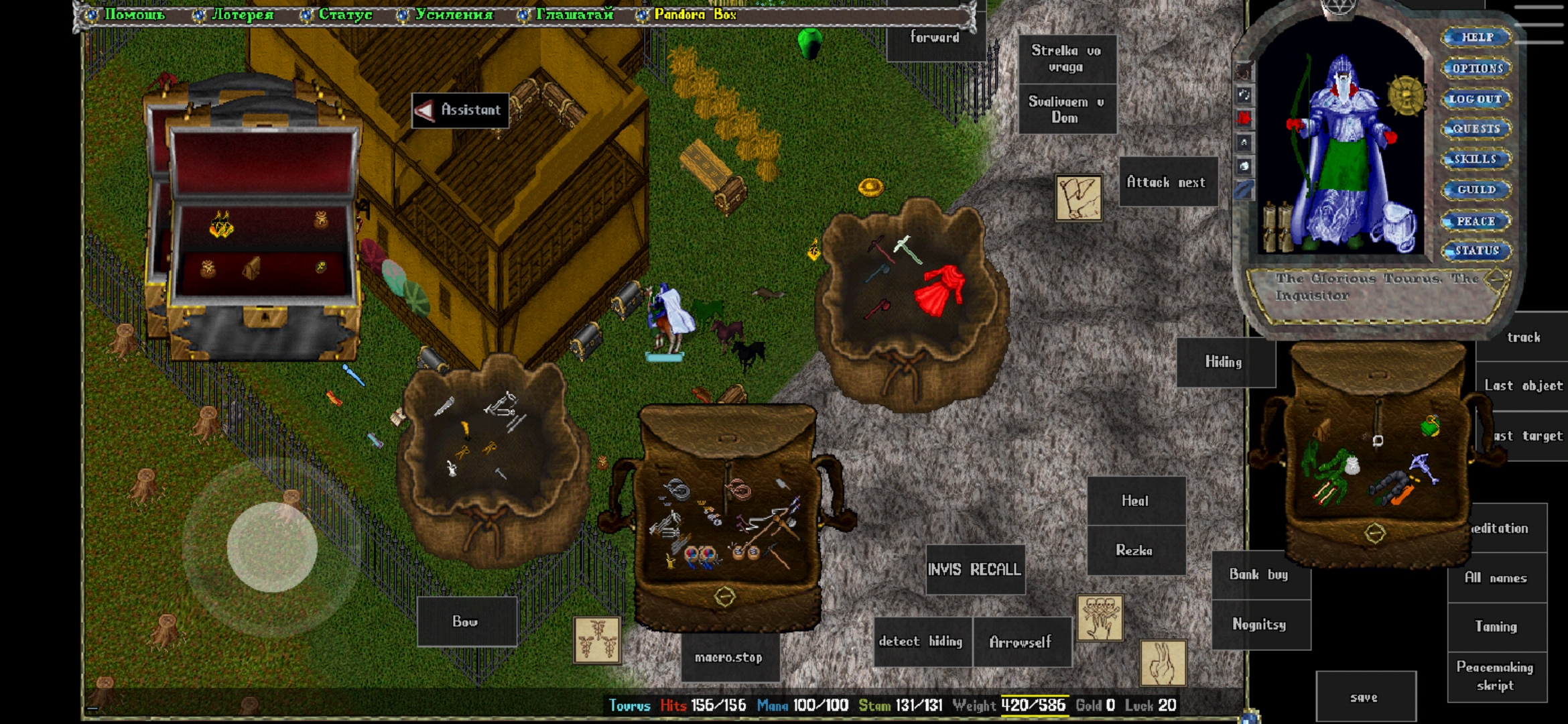This screenshot has width=1568, height=724.
Task: Cast the INVIS RECALL macro
Action: 975,570
